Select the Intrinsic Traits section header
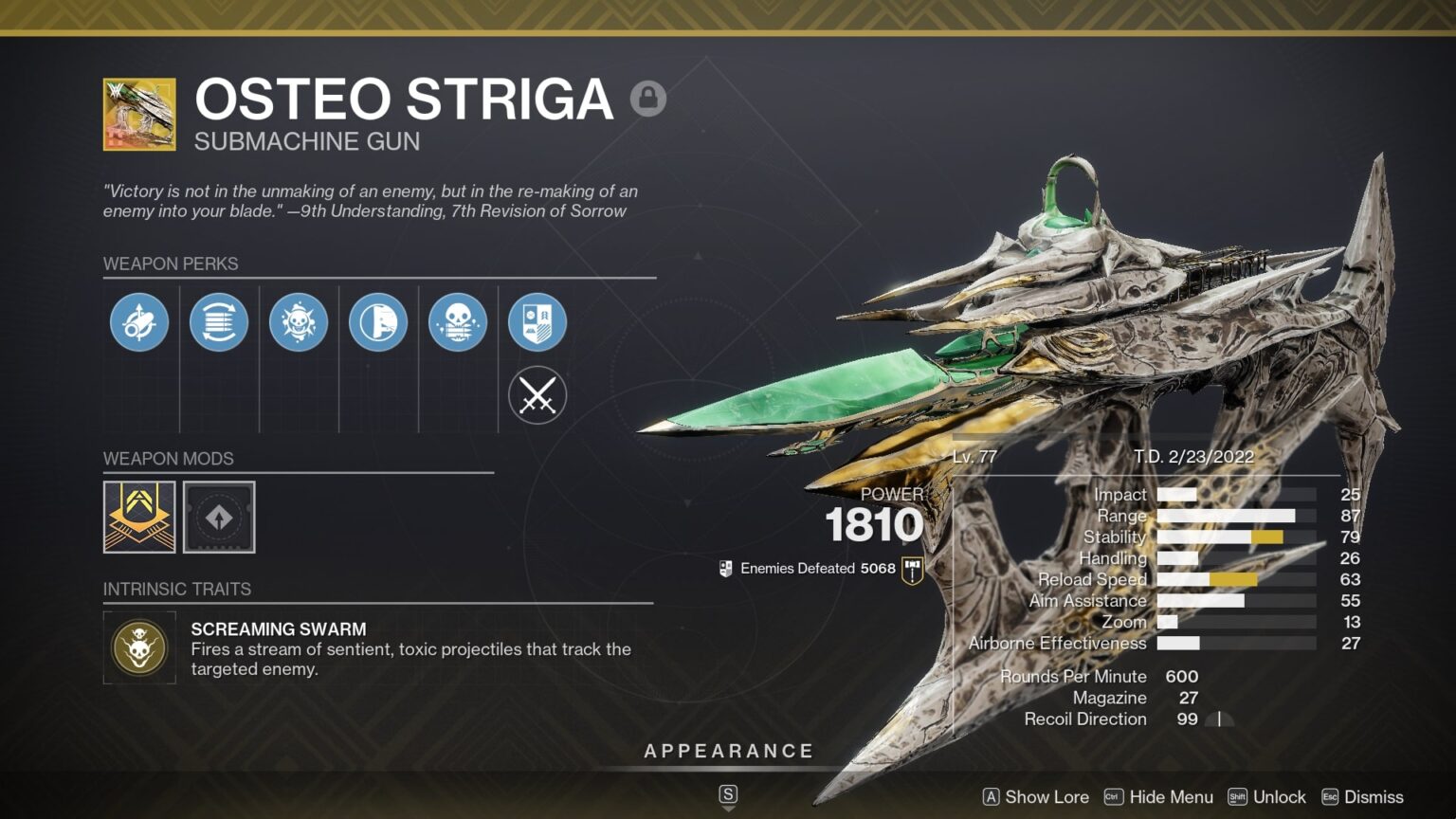 click(x=176, y=589)
